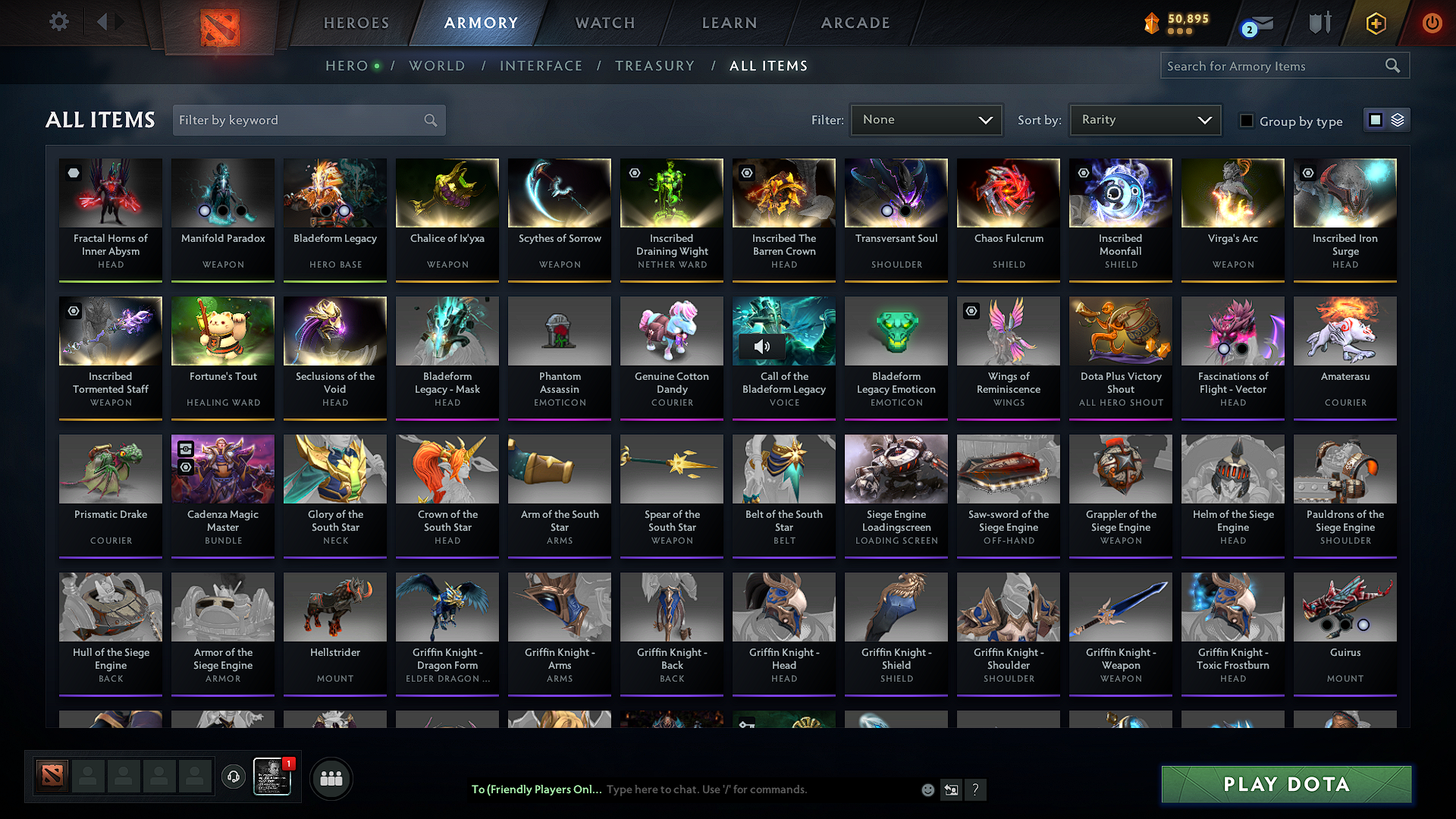Screen dimensions: 1456x819
Task: Click the chat help question mark button
Action: [976, 789]
